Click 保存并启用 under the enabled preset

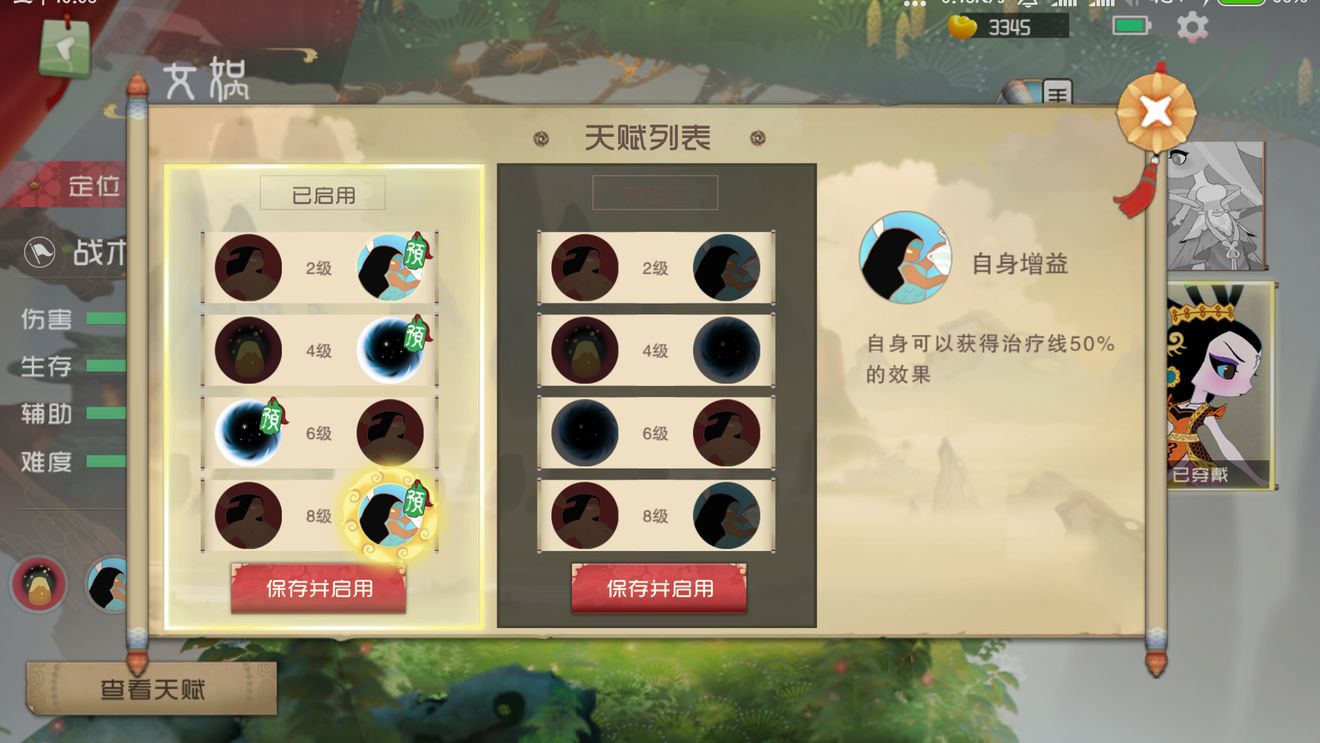click(318, 590)
